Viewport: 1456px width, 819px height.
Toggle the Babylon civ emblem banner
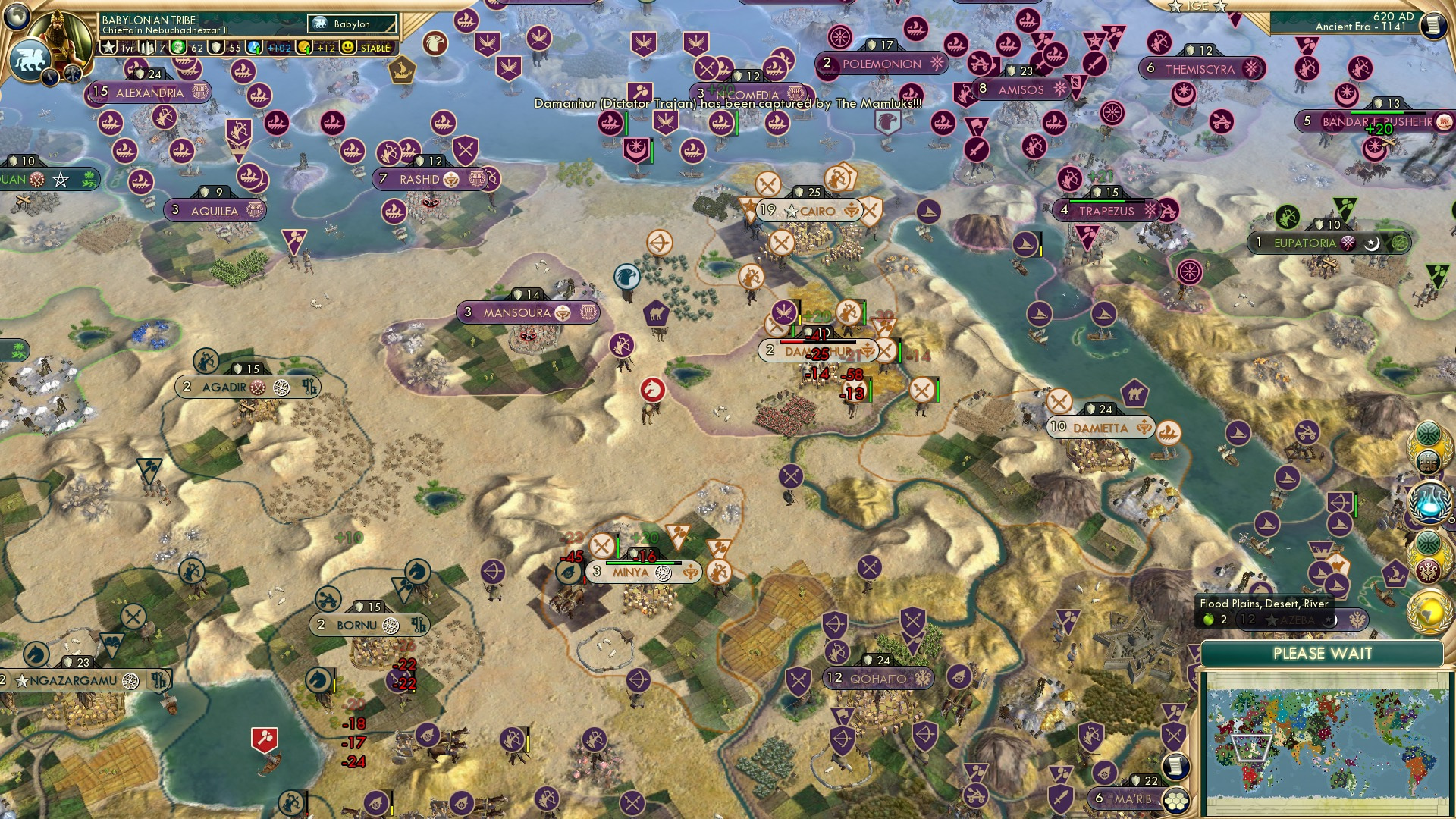coord(350,24)
